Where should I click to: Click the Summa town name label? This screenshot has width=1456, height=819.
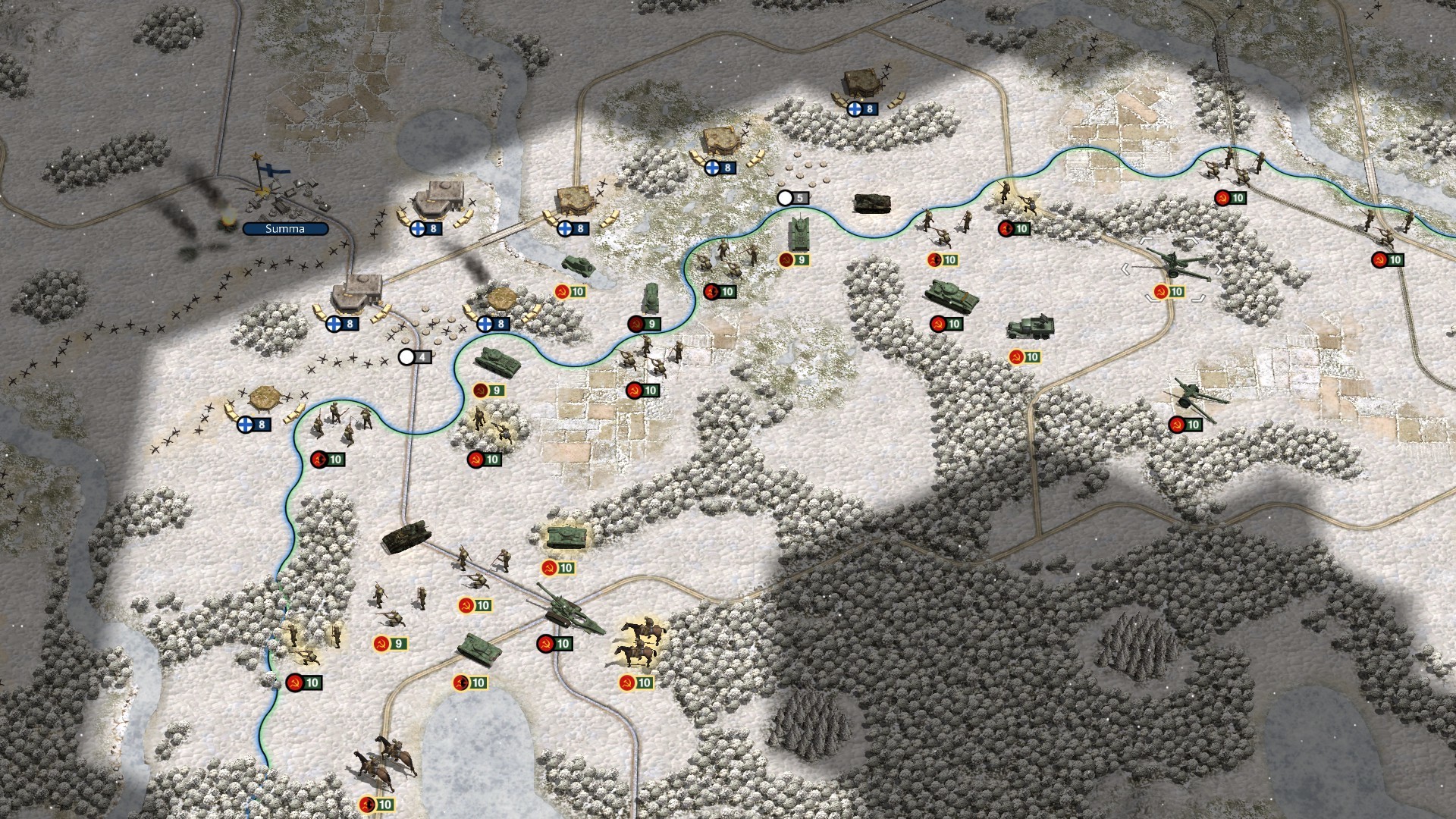(x=285, y=228)
